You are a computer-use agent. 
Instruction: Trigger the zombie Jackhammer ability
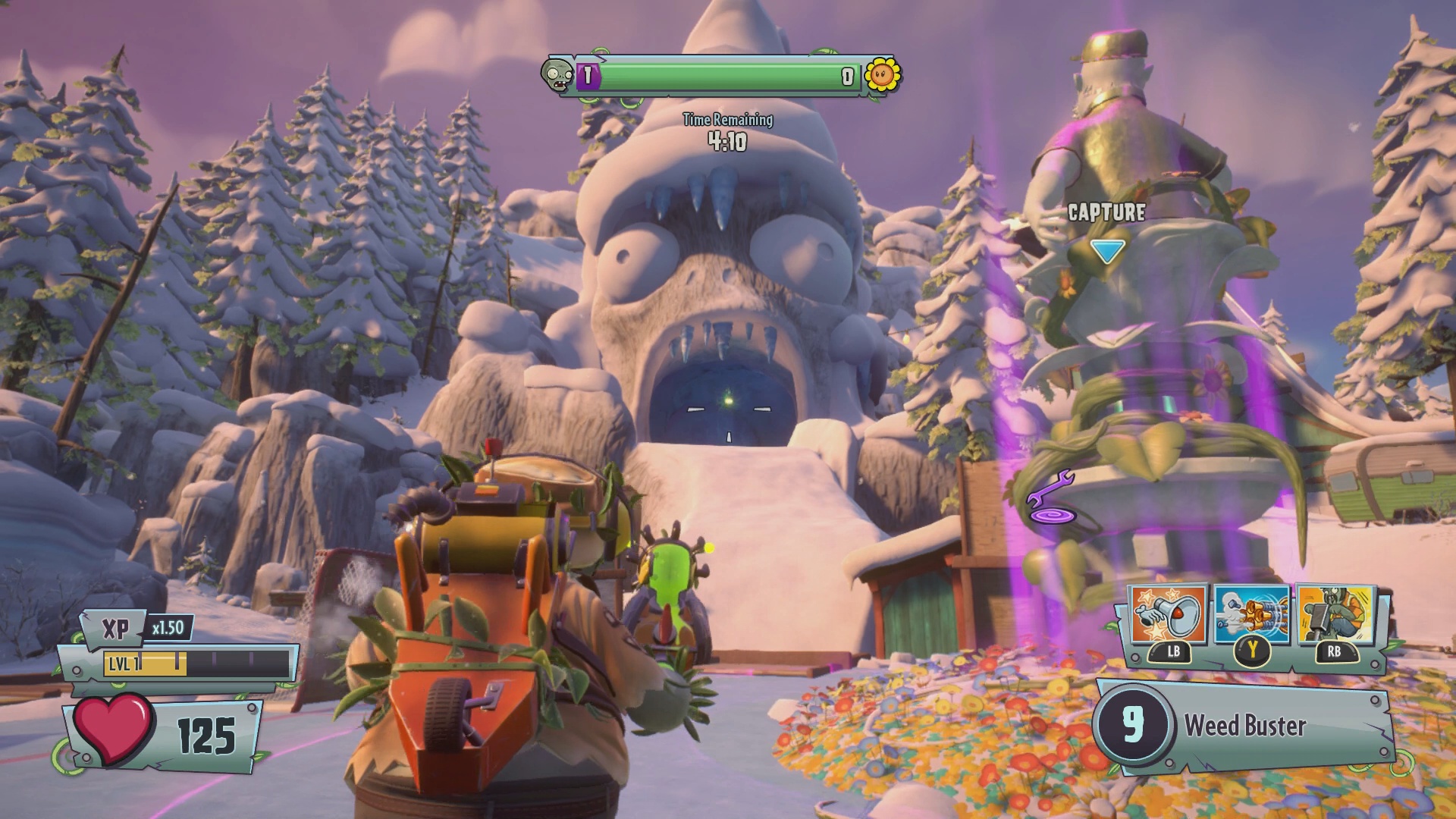tap(1335, 615)
